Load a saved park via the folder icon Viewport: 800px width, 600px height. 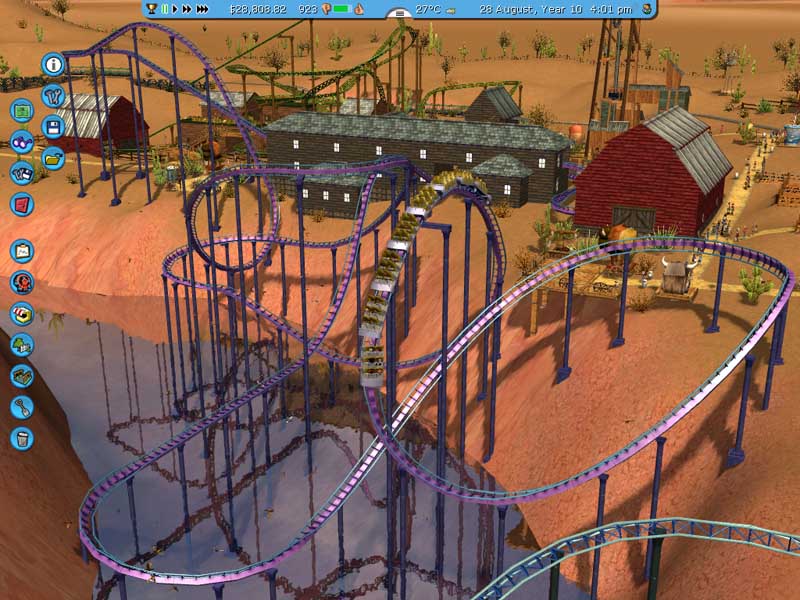click(53, 157)
